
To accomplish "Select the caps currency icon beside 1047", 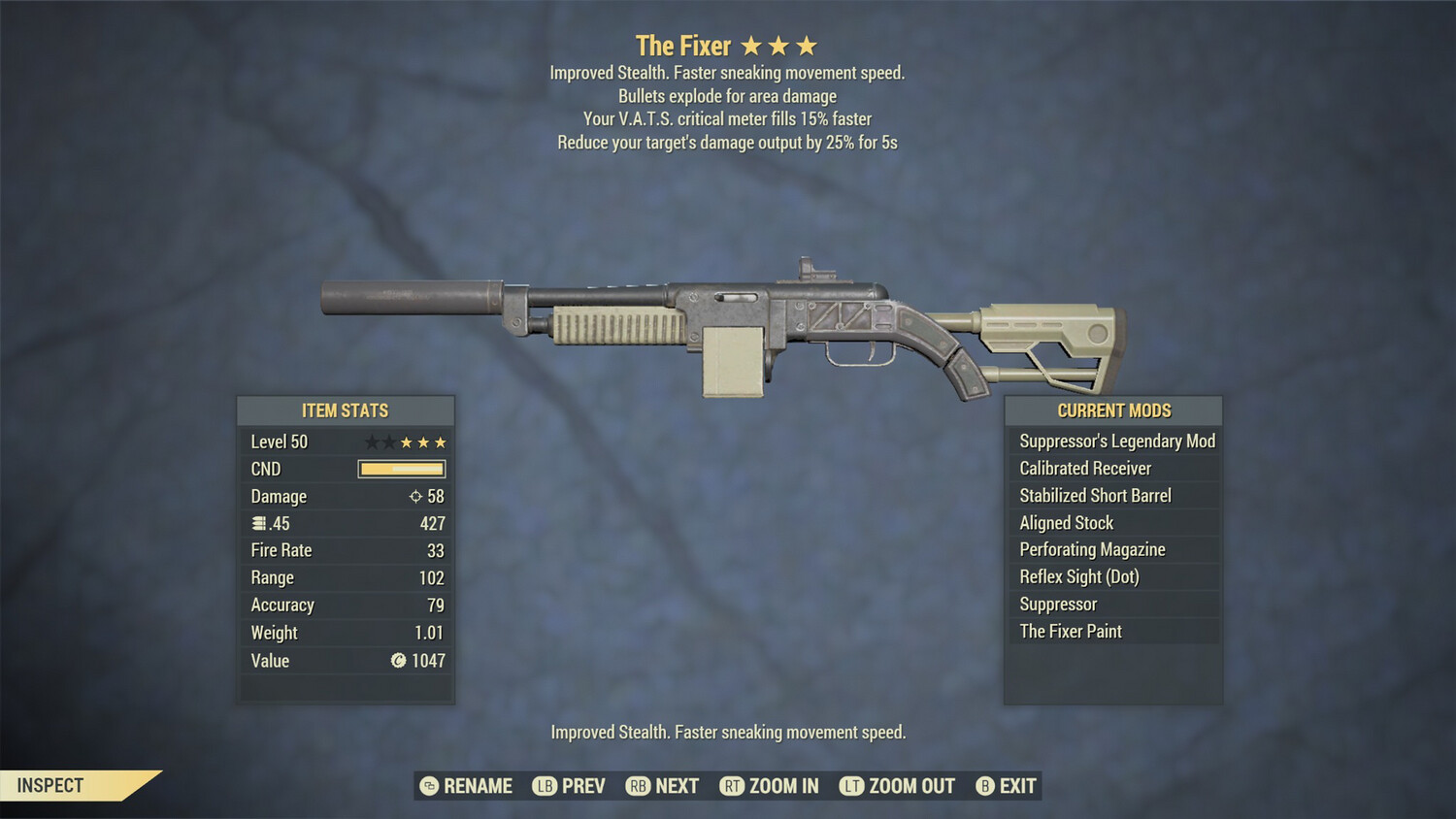I will click(x=398, y=661).
